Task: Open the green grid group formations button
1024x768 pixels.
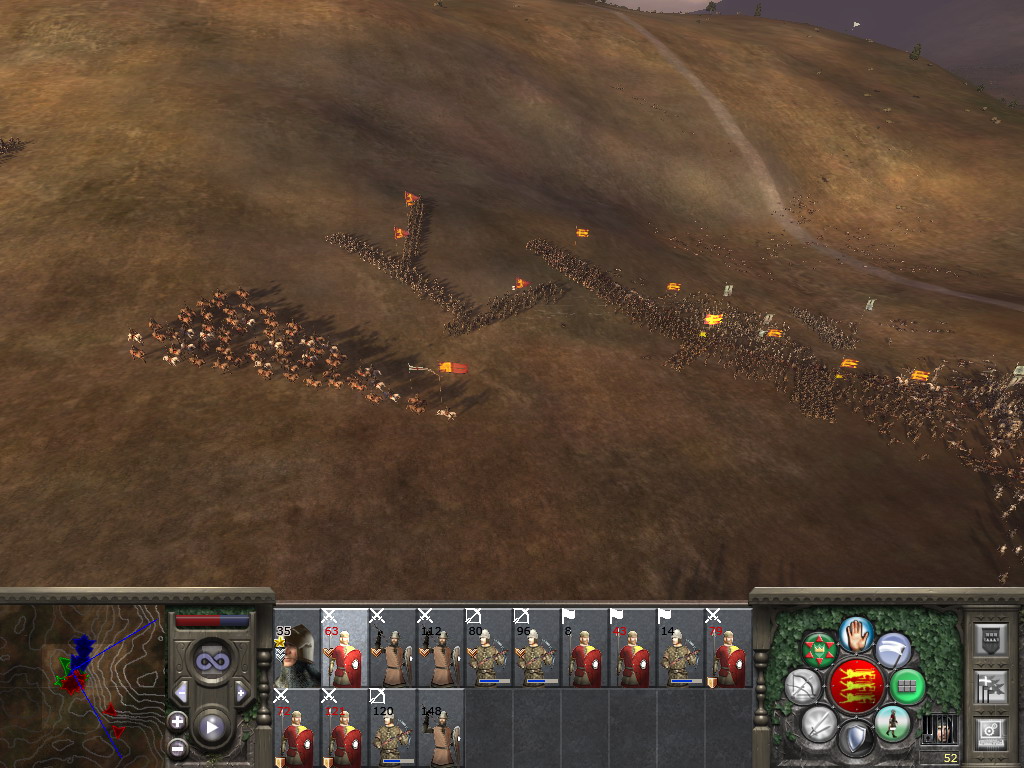Action: [x=907, y=686]
